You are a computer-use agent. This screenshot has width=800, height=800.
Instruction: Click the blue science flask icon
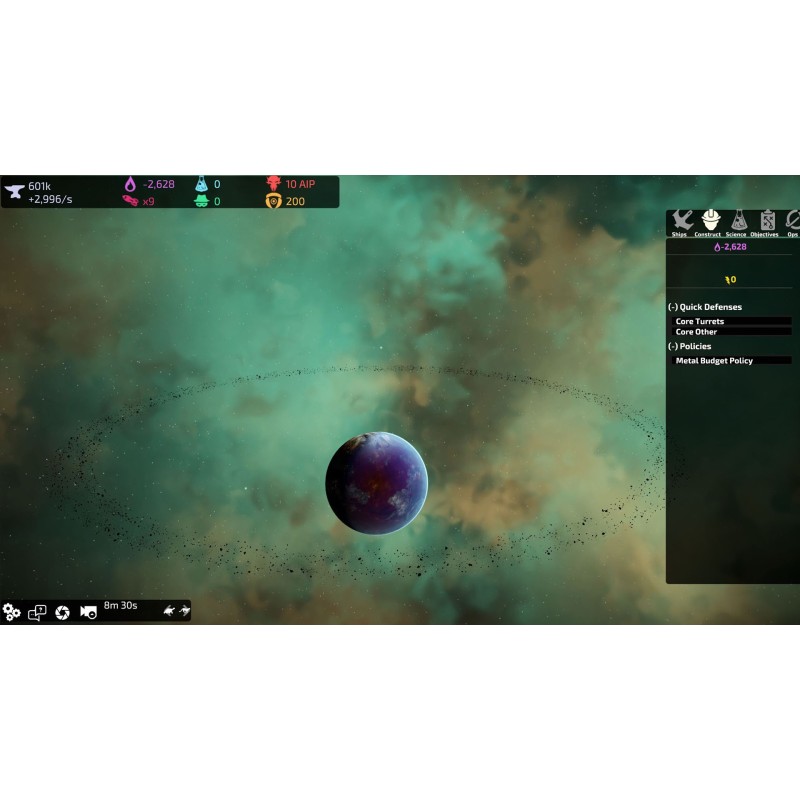coord(201,184)
